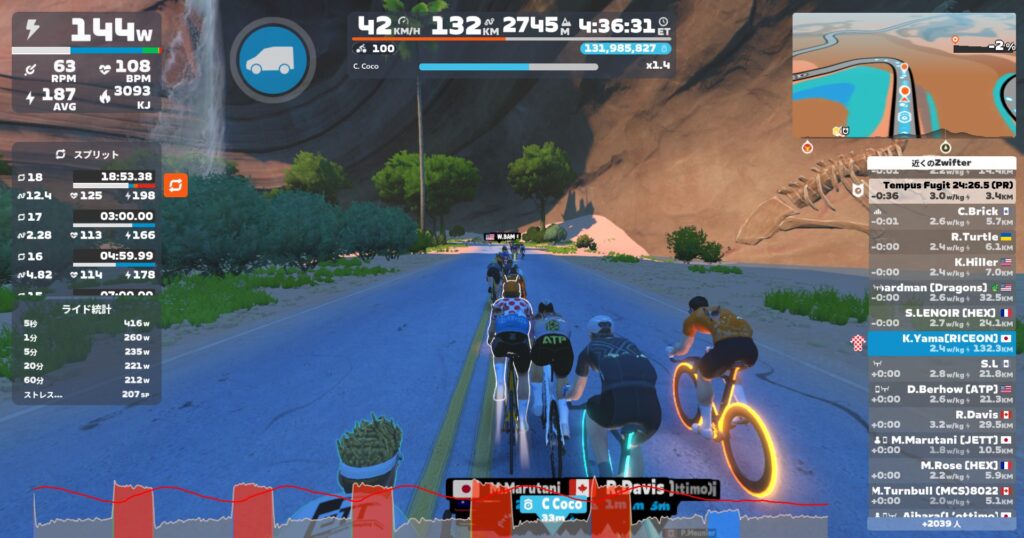Image resolution: width=1024 pixels, height=538 pixels.
Task: Select S.LENOIR [HEX] rider row
Action: coord(942,317)
